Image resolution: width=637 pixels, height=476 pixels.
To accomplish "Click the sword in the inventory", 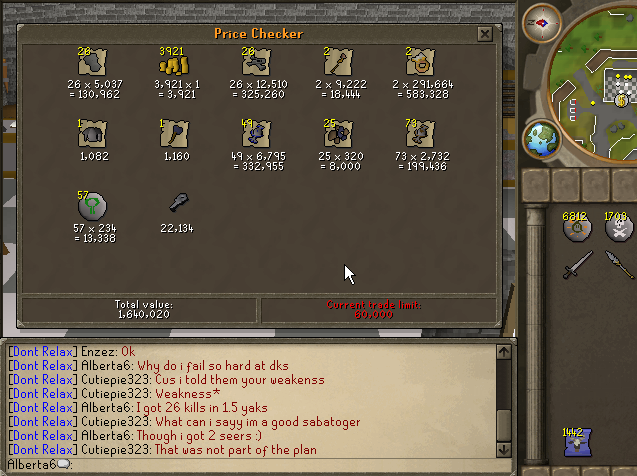I will (x=577, y=265).
